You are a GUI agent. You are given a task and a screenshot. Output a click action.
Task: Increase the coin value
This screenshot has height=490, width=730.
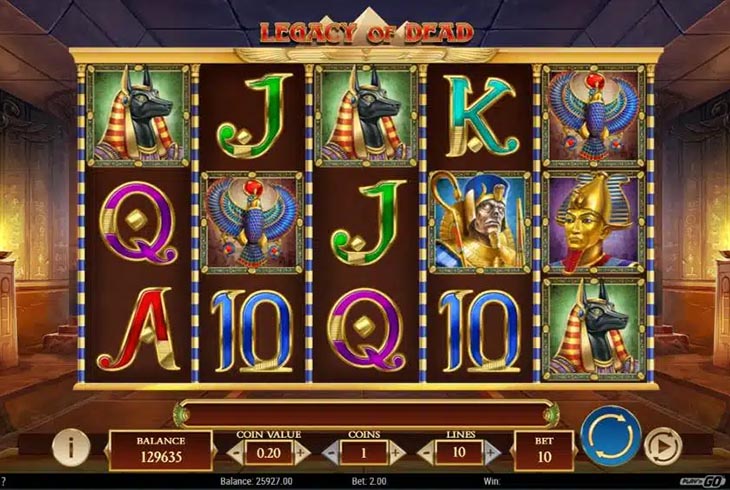pos(301,452)
